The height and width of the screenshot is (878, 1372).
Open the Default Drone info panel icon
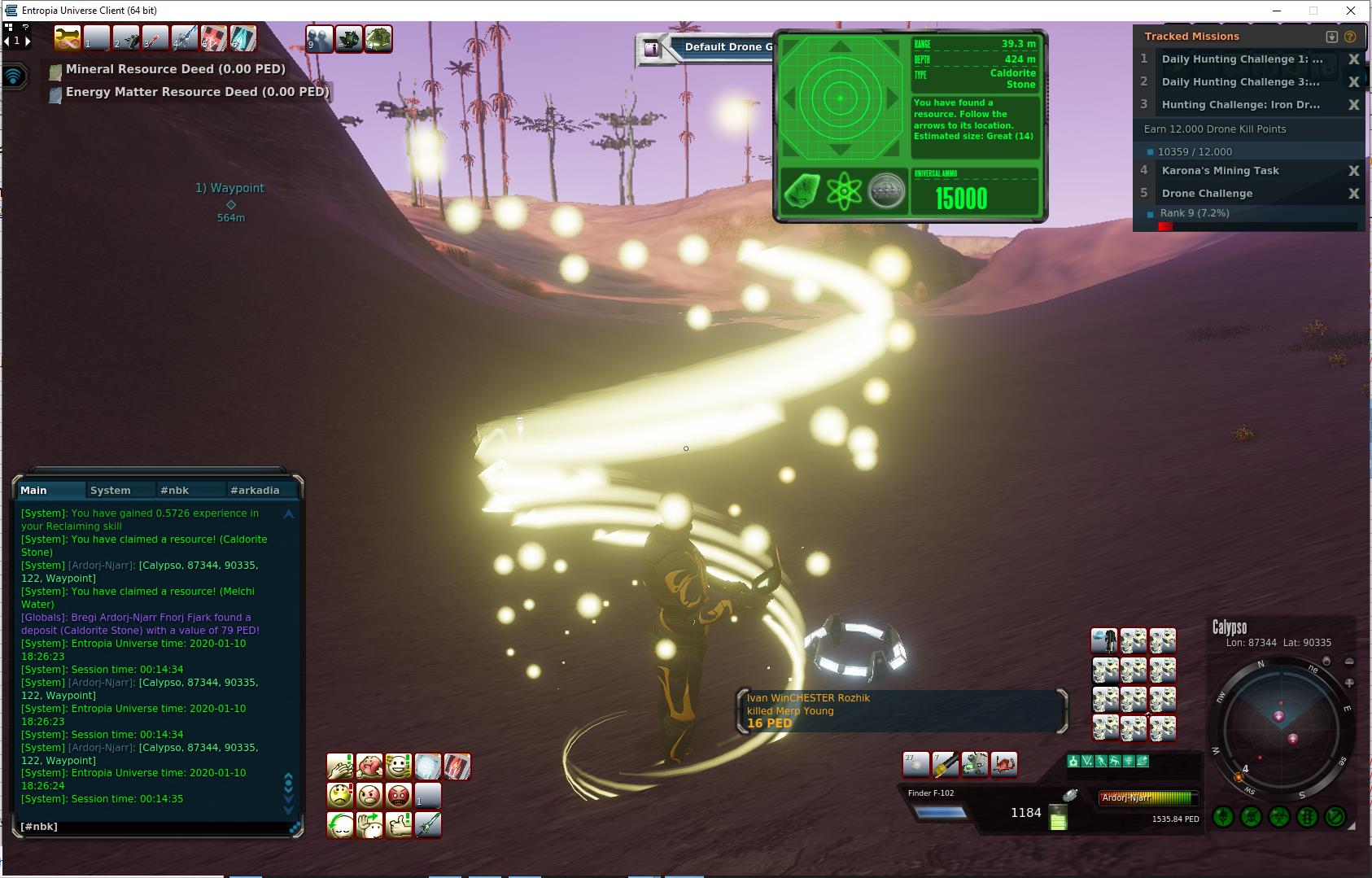[x=651, y=48]
